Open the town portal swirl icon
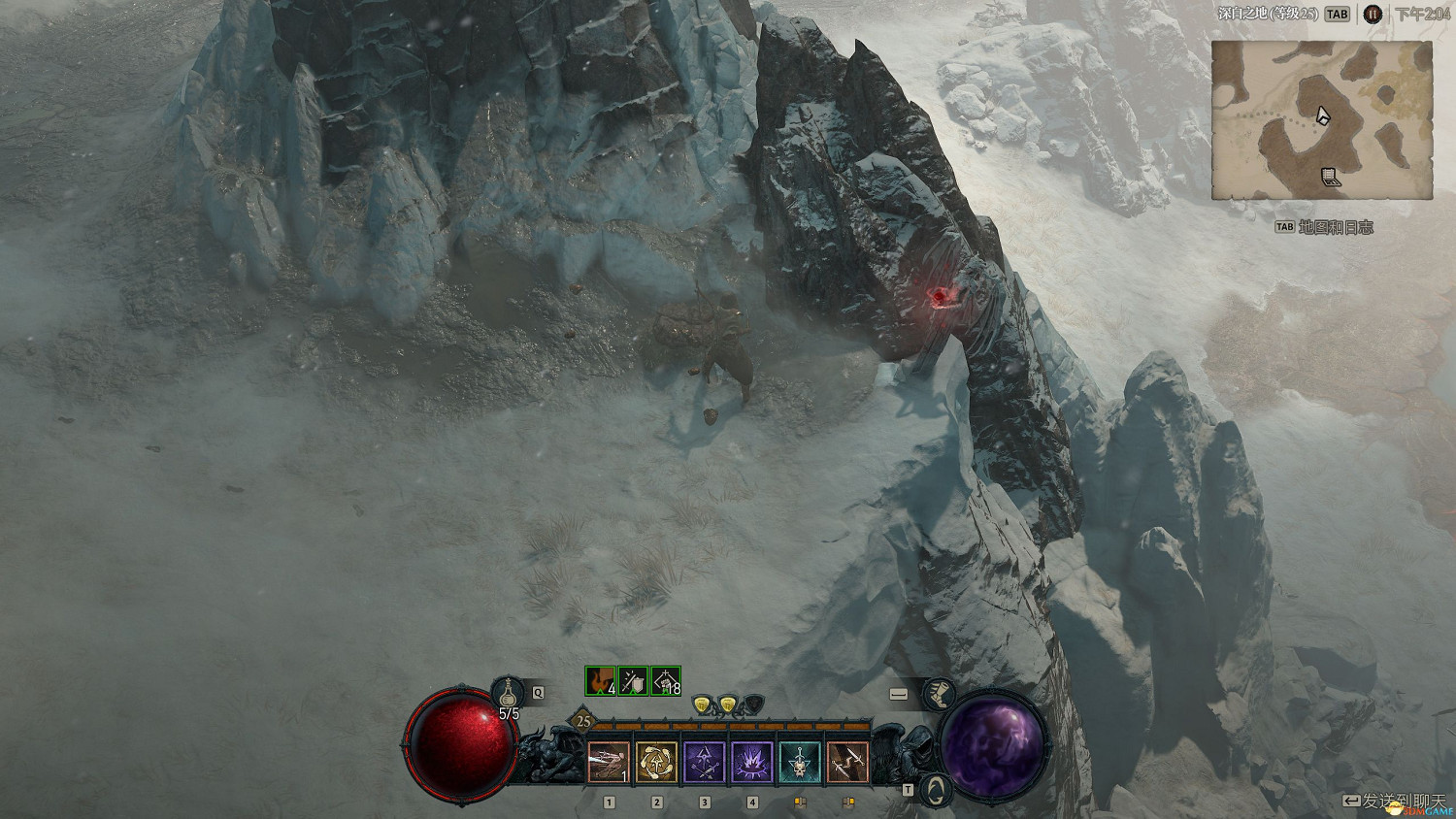Viewport: 1456px width, 819px height. coord(936,790)
